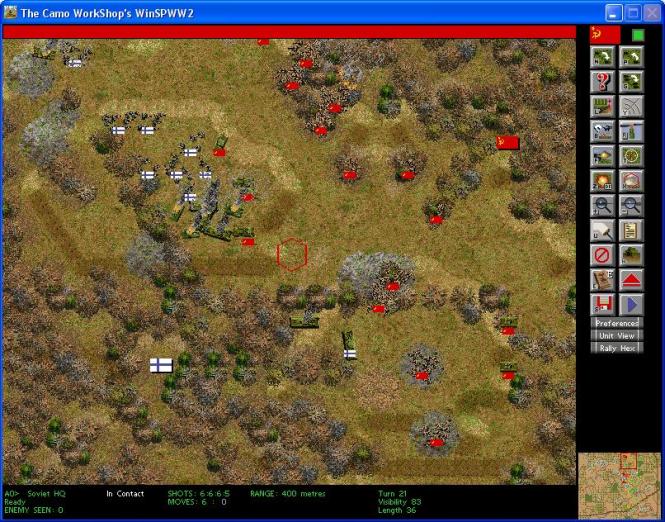Select the Rally Hex button
The height and width of the screenshot is (522, 665).
click(616, 348)
